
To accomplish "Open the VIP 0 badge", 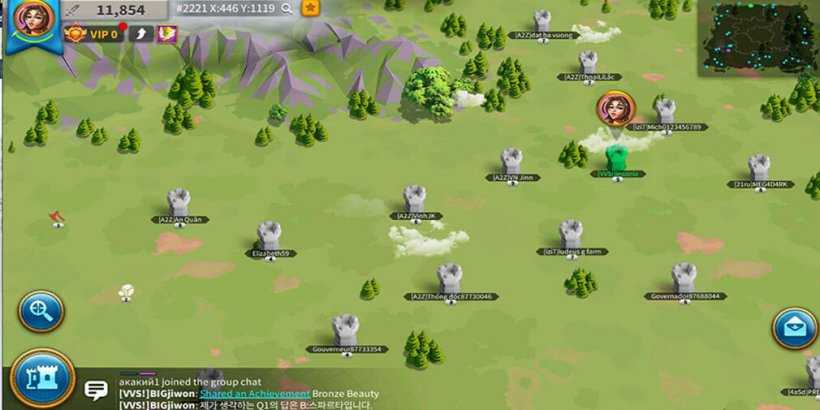I will 91,34.
